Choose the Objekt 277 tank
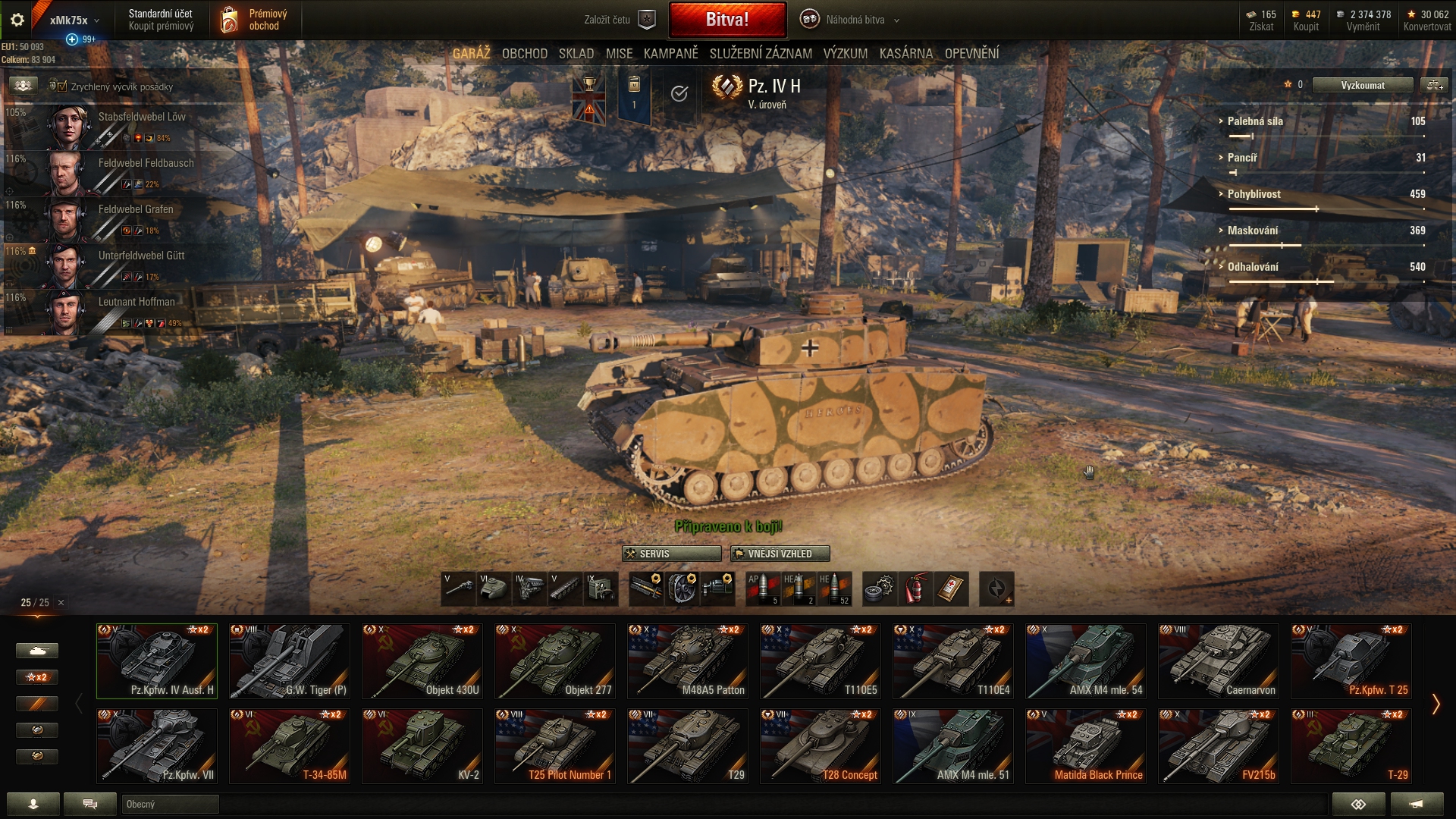 554,661
